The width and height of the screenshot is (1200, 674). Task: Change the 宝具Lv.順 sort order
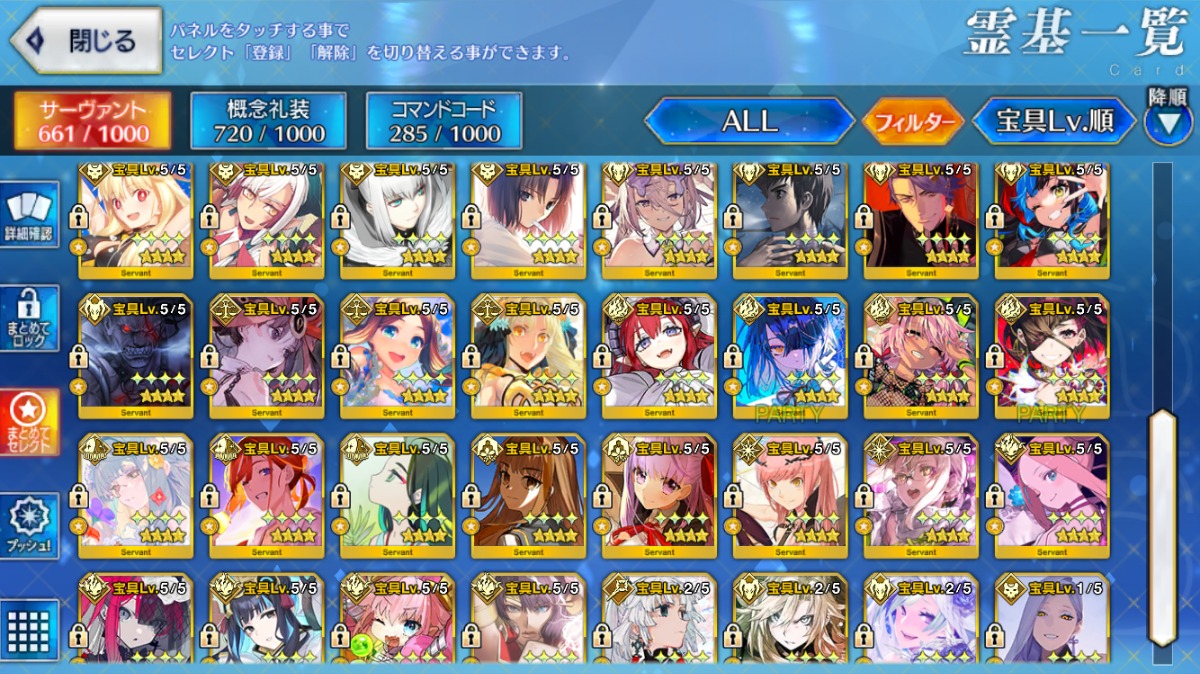pyautogui.click(x=1055, y=122)
